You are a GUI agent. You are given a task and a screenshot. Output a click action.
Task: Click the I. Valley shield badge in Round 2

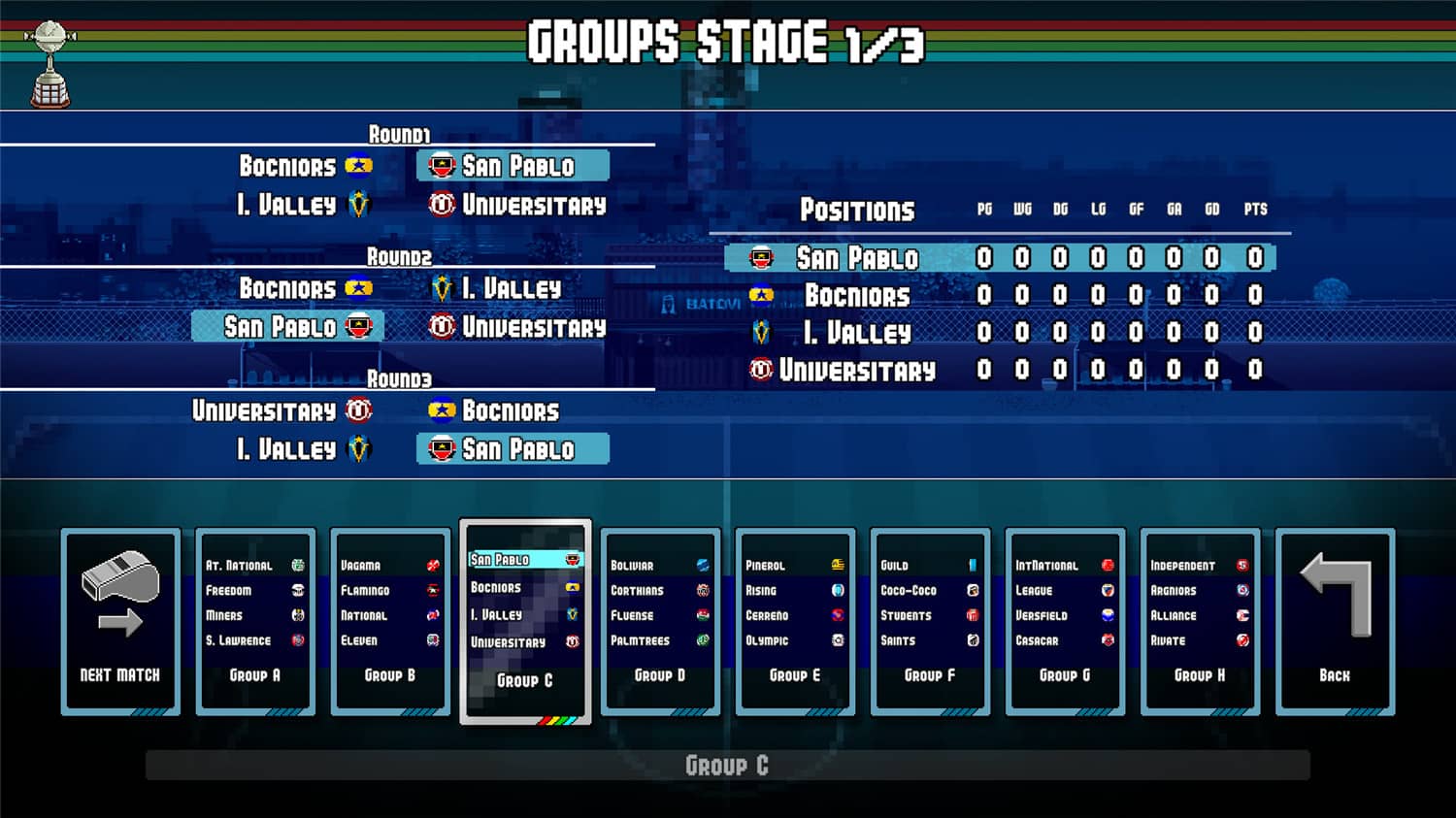point(442,288)
